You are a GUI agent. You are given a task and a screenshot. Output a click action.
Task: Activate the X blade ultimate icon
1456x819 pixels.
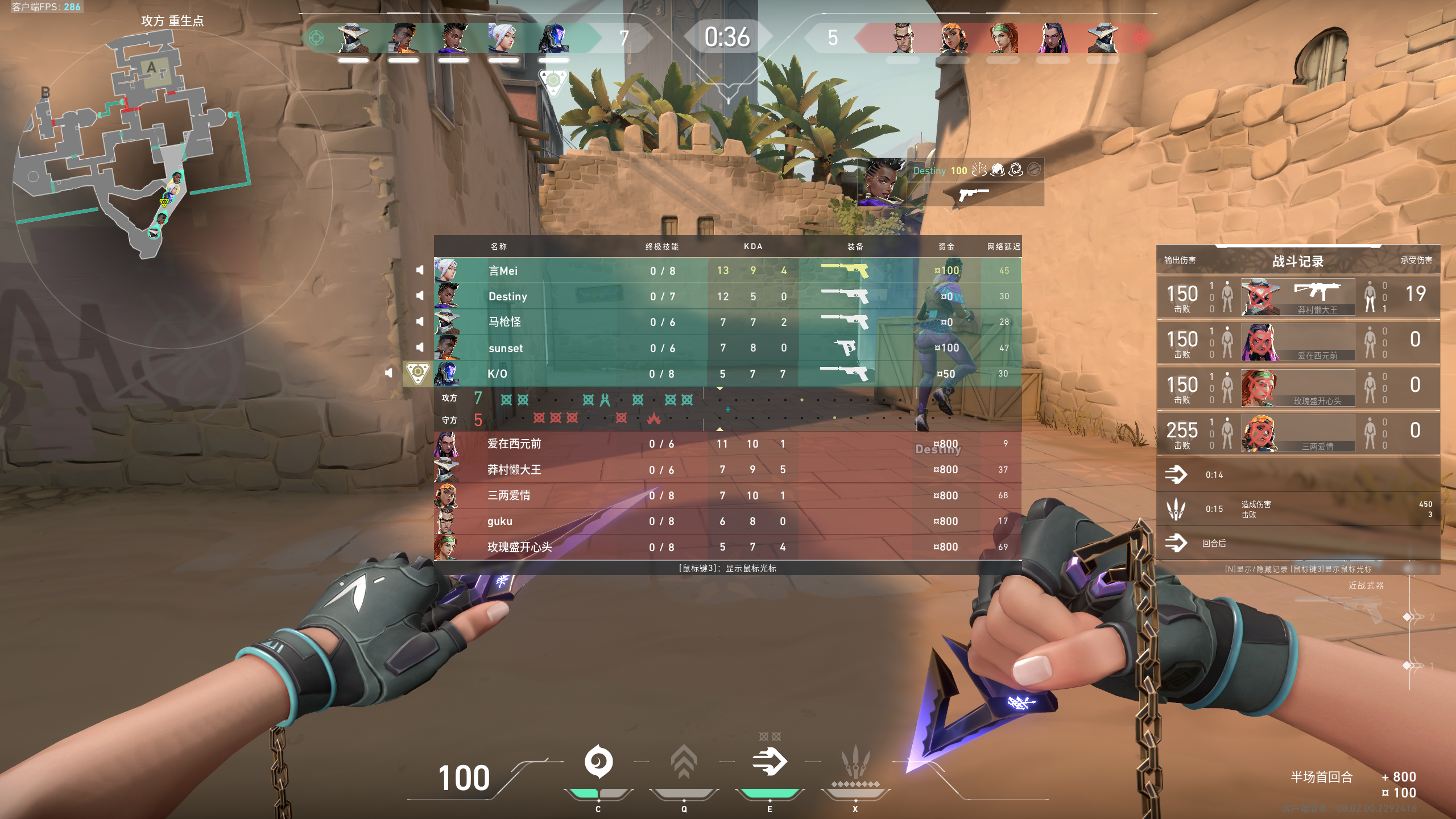tap(854, 762)
